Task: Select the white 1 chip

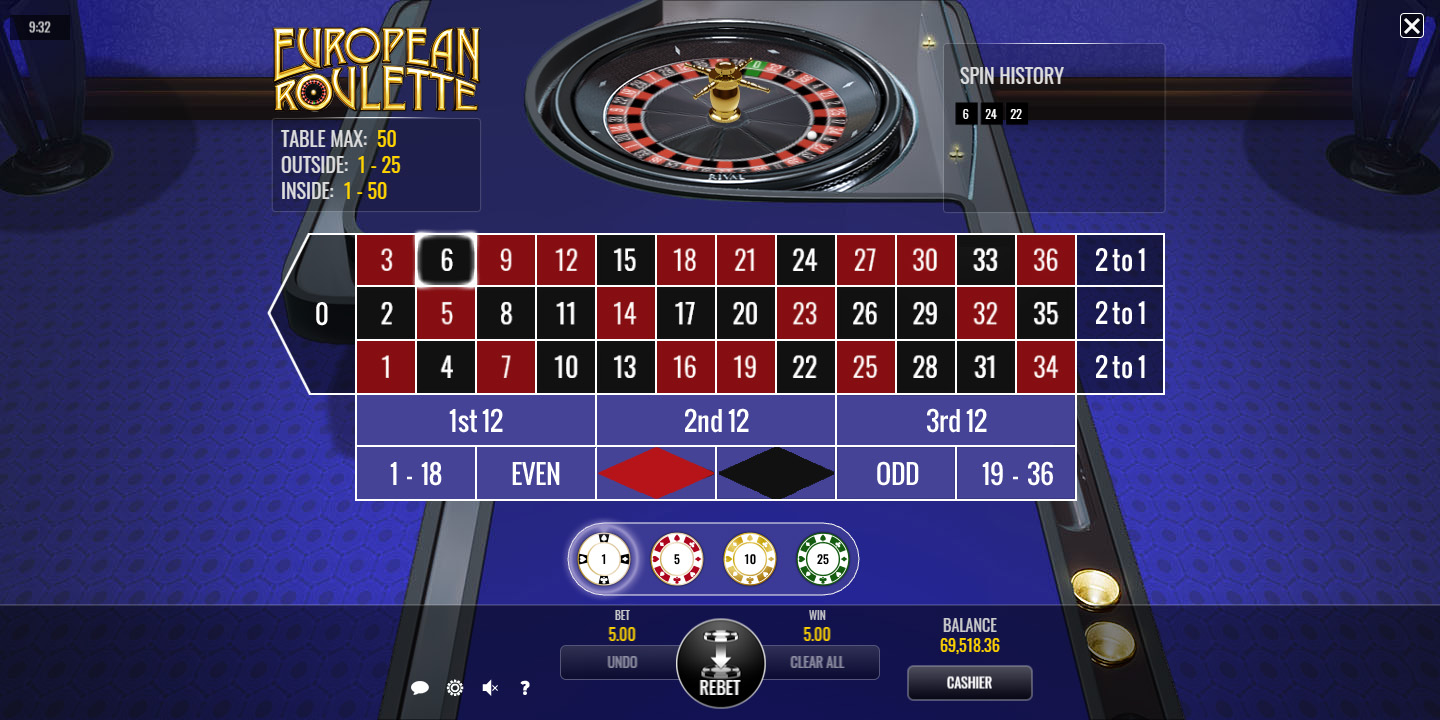Action: [x=604, y=559]
